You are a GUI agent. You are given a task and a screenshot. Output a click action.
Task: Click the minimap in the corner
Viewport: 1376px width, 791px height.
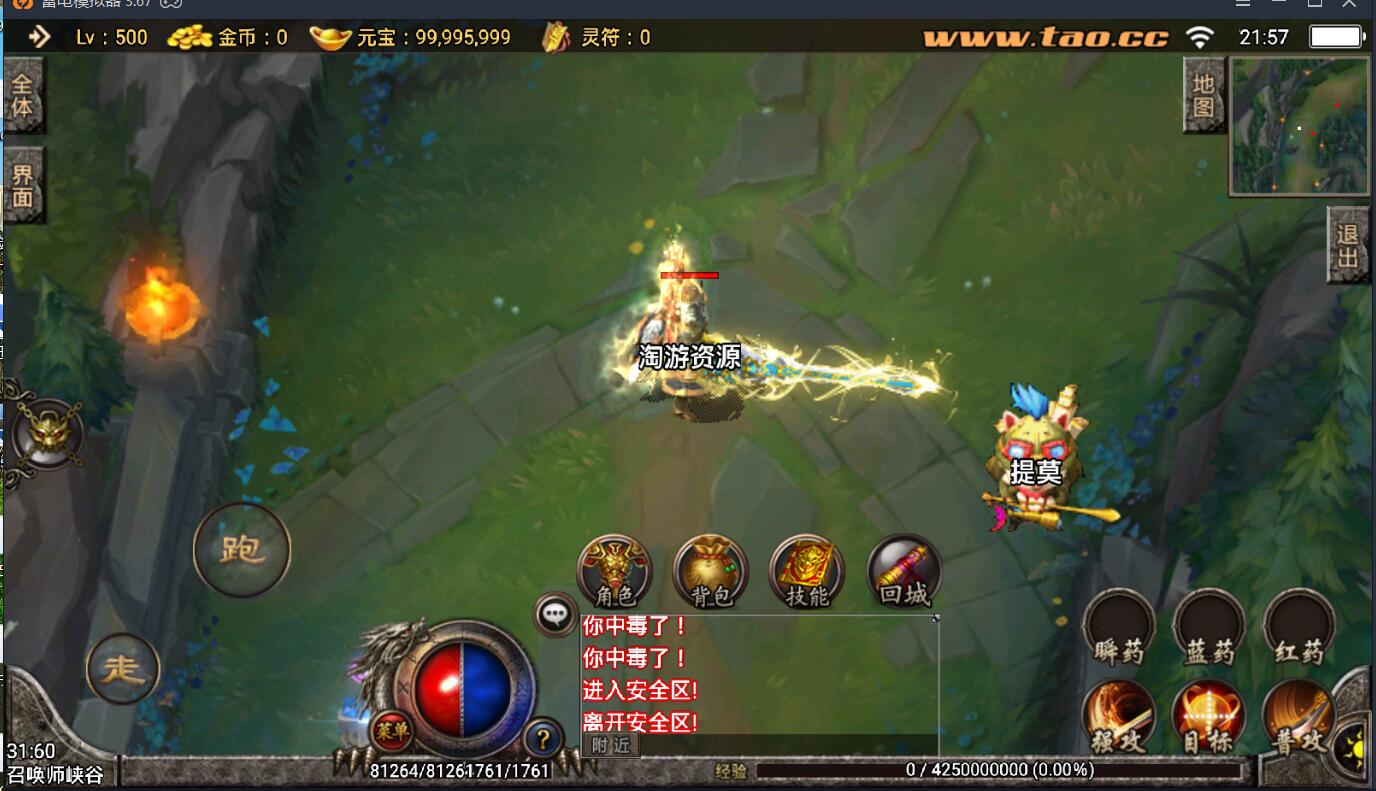1299,126
